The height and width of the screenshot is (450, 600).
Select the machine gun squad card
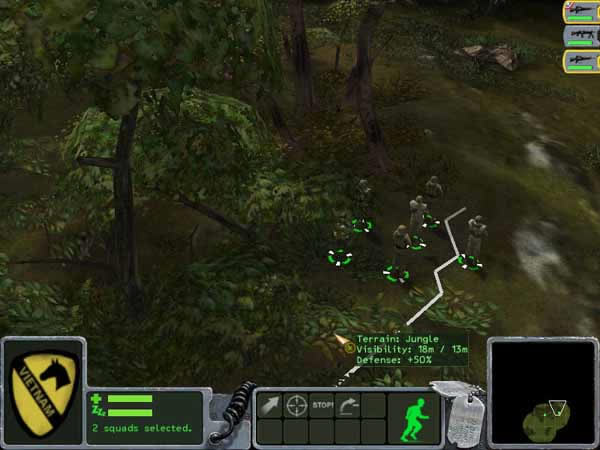pyautogui.click(x=580, y=35)
